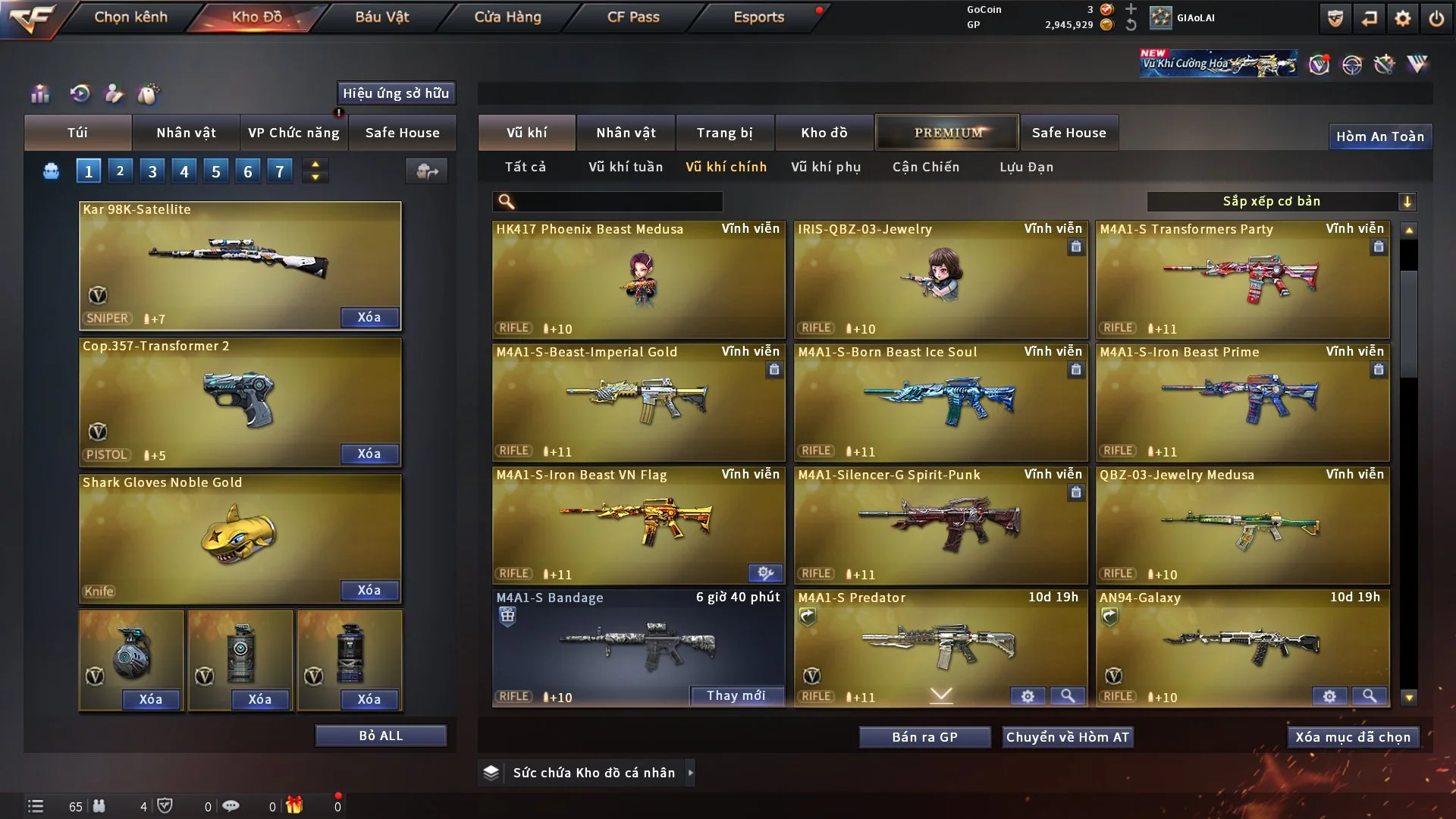This screenshot has width=1456, height=819.
Task: Choose the M4A1-S-Born Beast Ice Soul
Action: coord(940,402)
